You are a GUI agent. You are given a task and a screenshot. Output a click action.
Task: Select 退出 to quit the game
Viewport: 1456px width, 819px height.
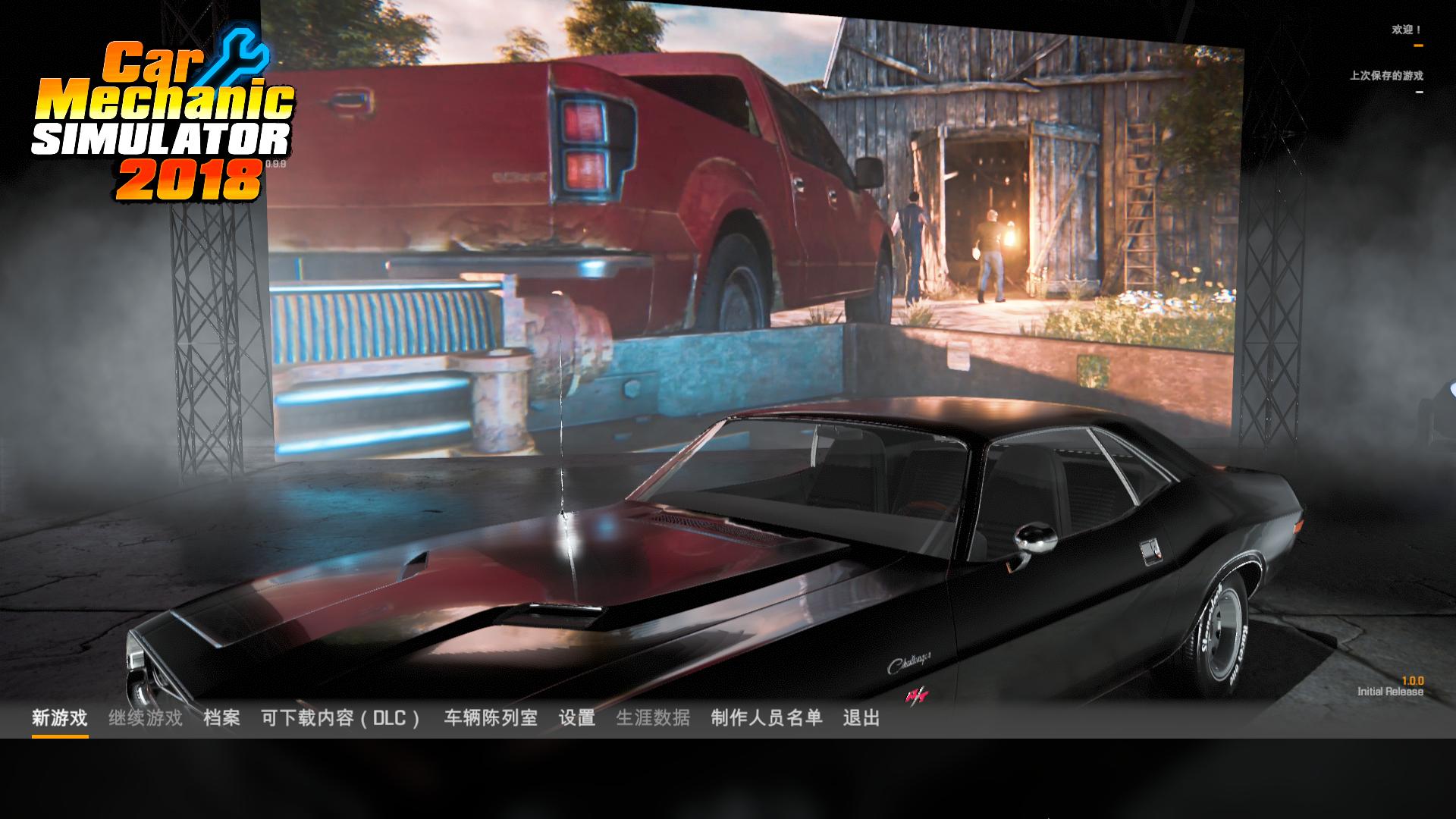[861, 717]
